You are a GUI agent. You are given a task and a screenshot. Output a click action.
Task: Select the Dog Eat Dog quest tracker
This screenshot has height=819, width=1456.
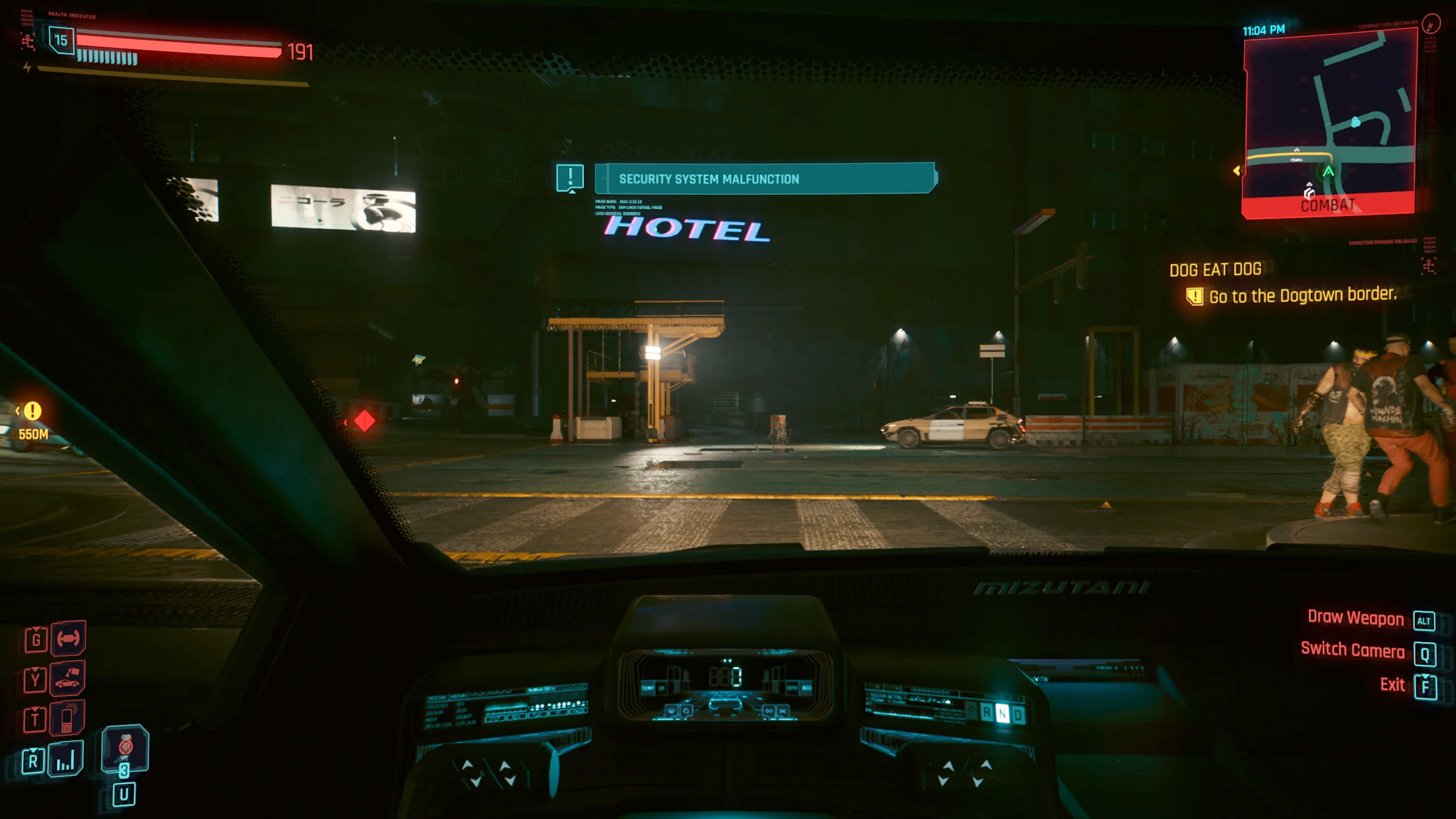(x=1215, y=269)
